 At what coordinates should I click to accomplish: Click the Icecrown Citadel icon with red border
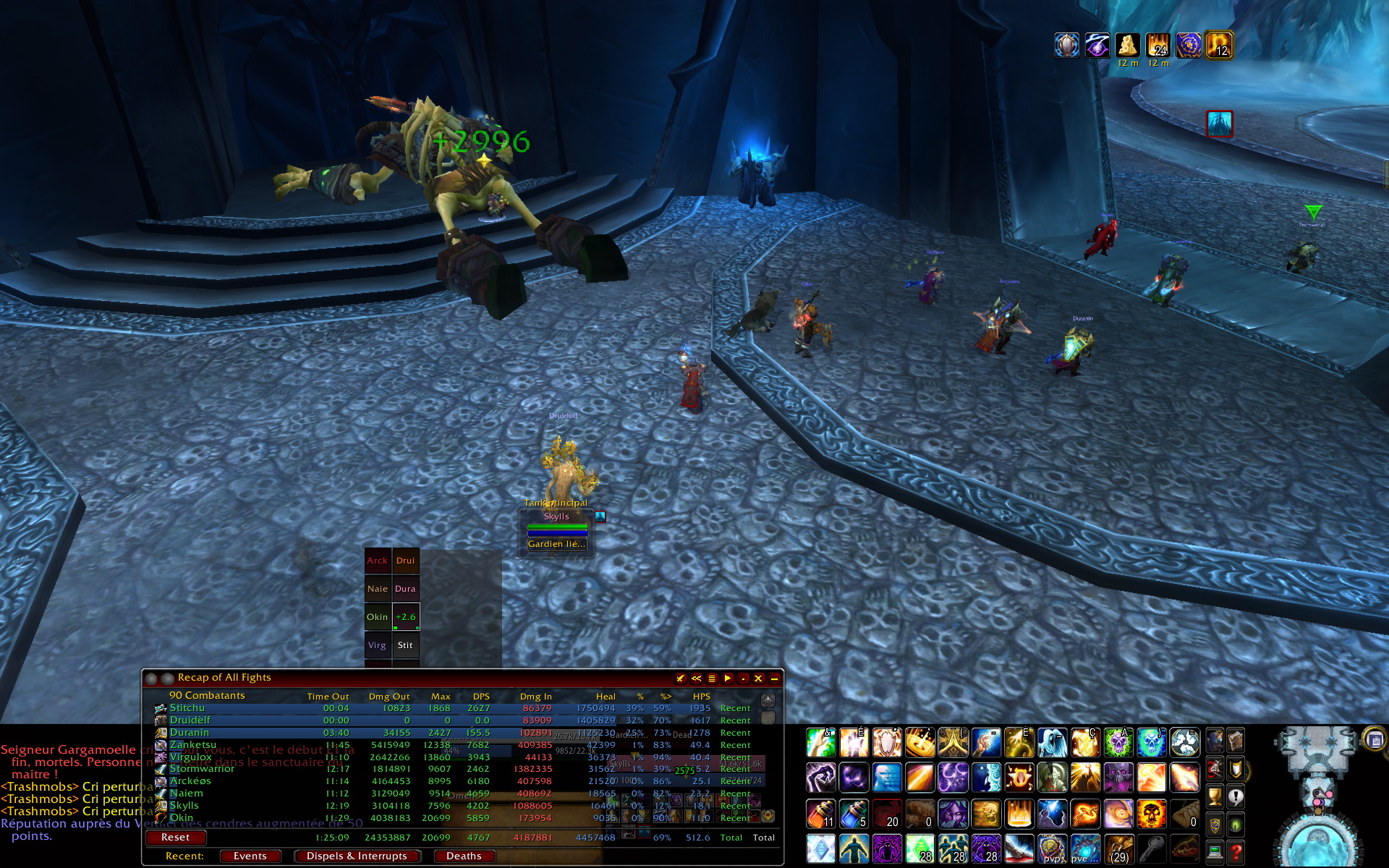click(1219, 124)
